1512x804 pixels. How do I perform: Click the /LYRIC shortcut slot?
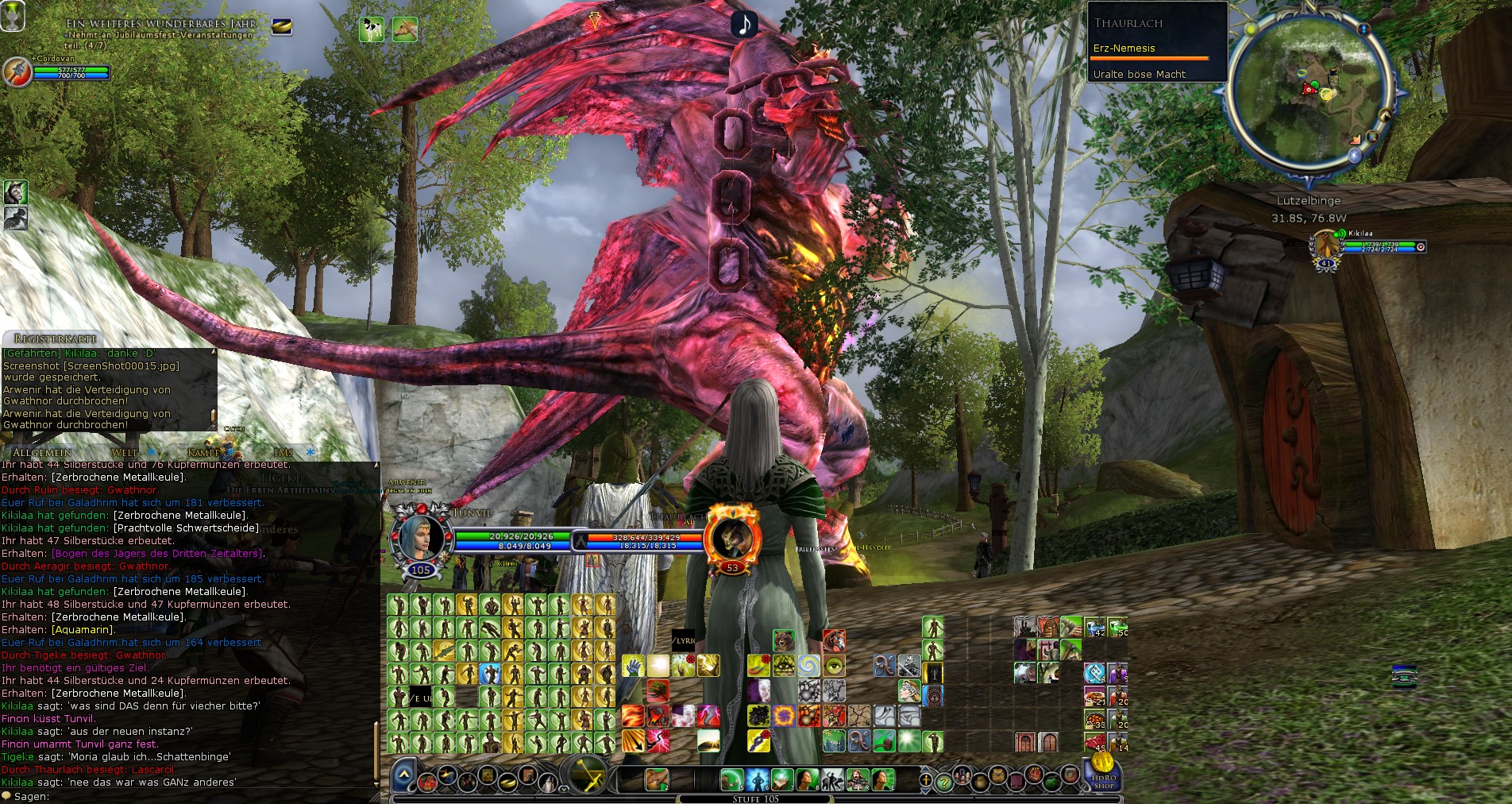click(x=683, y=640)
